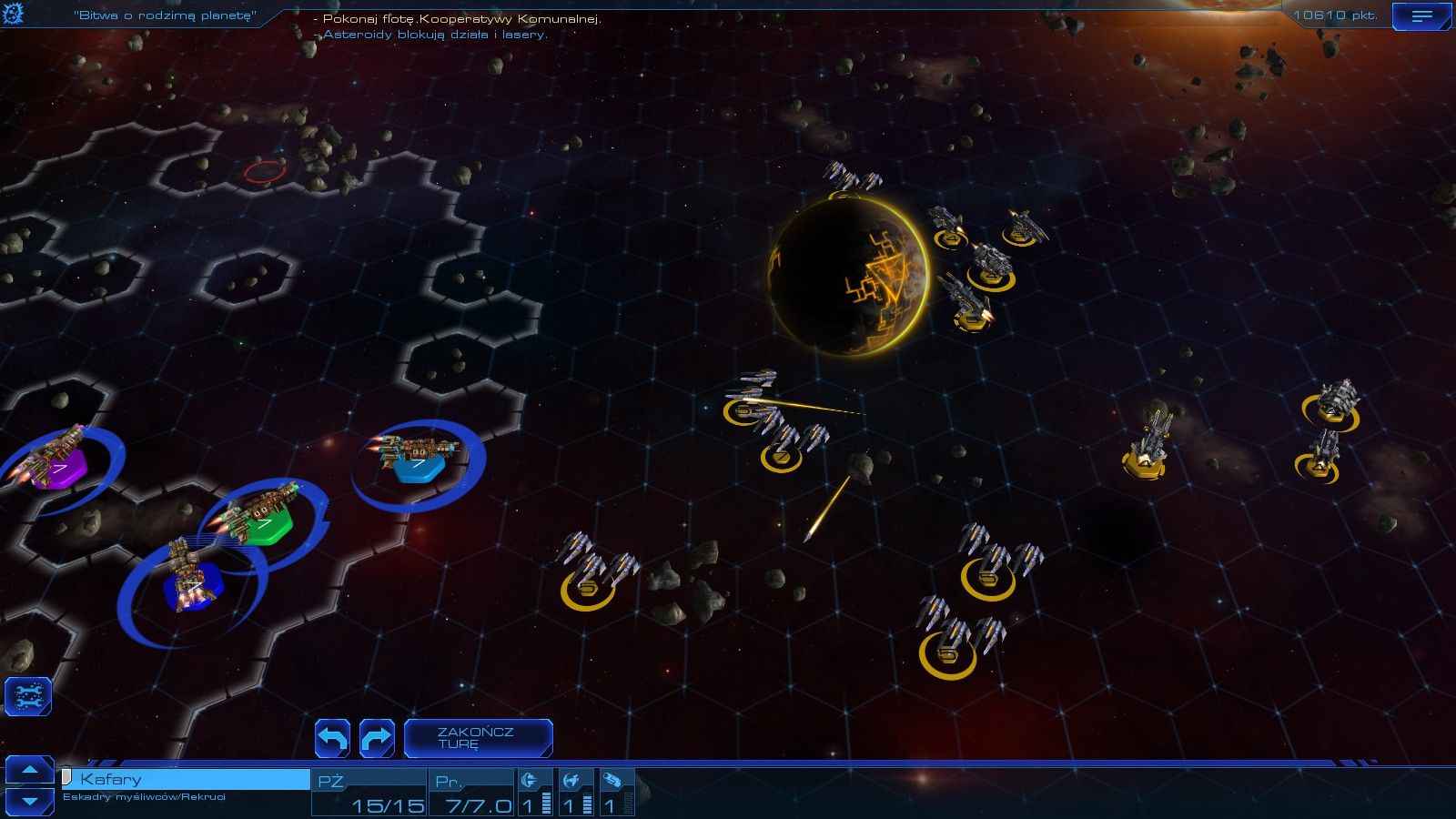Click the down arrow to cycle to next unit
This screenshot has height=819, width=1456.
coord(30,799)
